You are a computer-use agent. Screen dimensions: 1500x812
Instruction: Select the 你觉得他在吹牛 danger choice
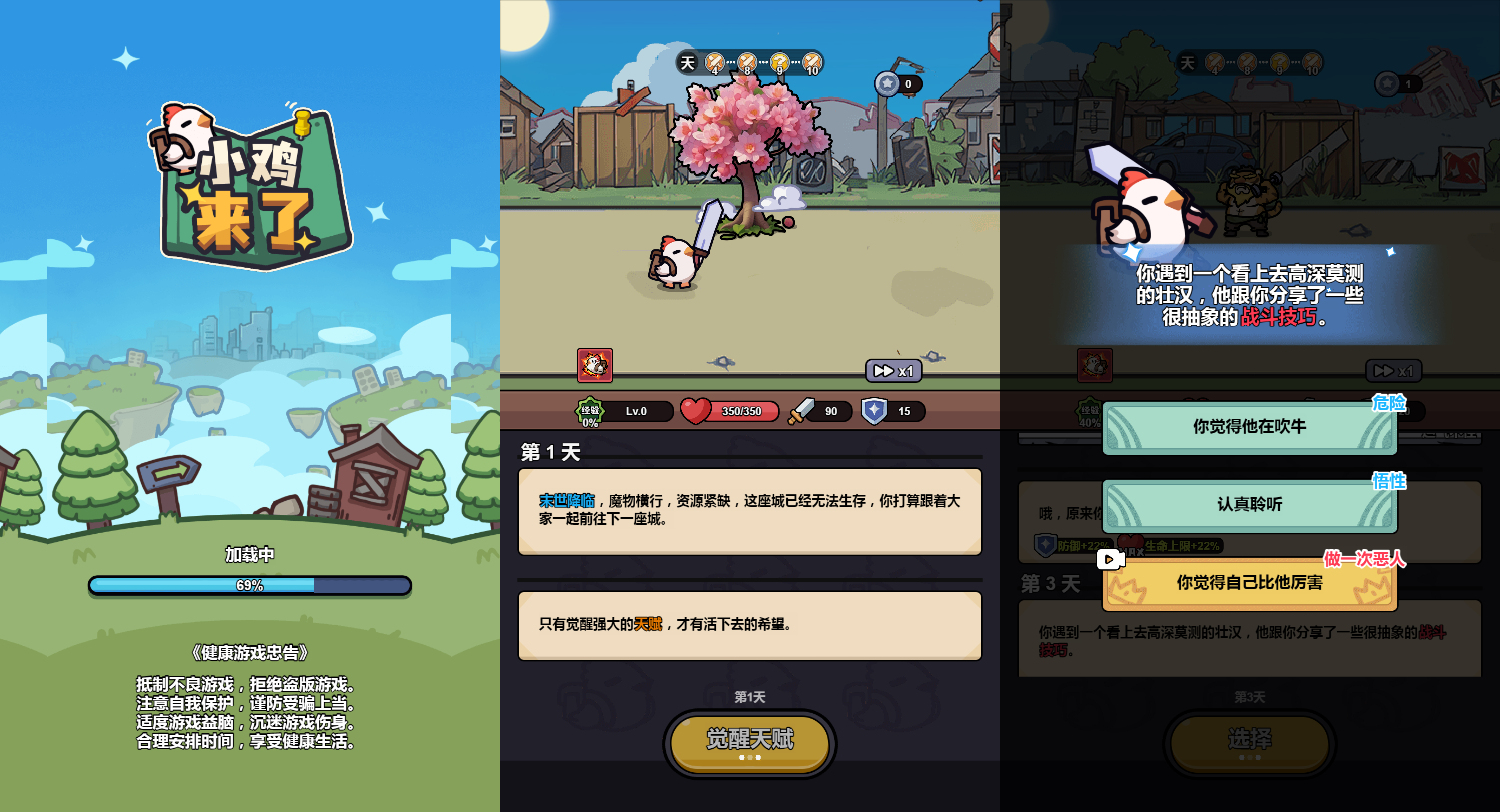click(1249, 427)
